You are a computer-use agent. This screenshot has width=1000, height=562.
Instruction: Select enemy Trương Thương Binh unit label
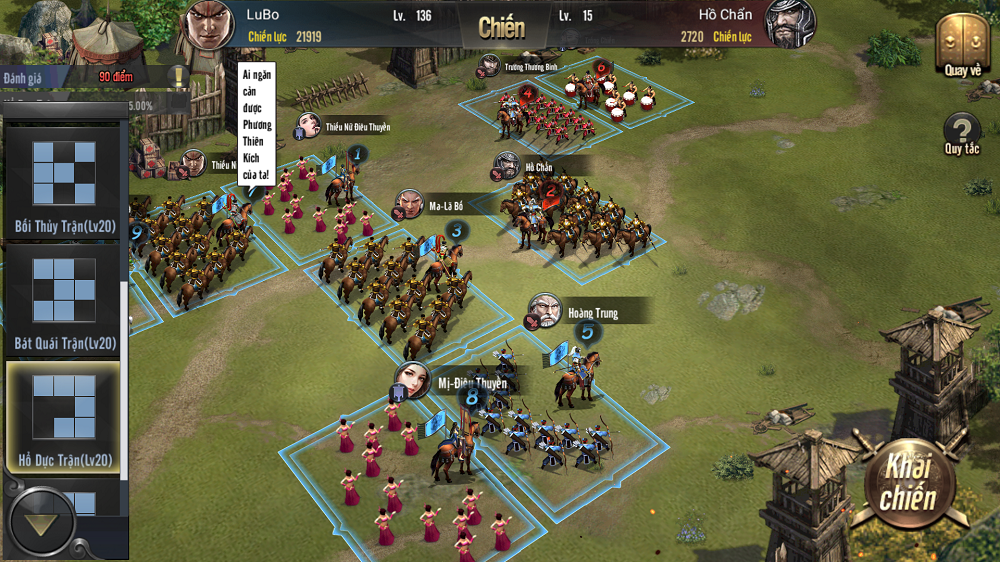[530, 67]
